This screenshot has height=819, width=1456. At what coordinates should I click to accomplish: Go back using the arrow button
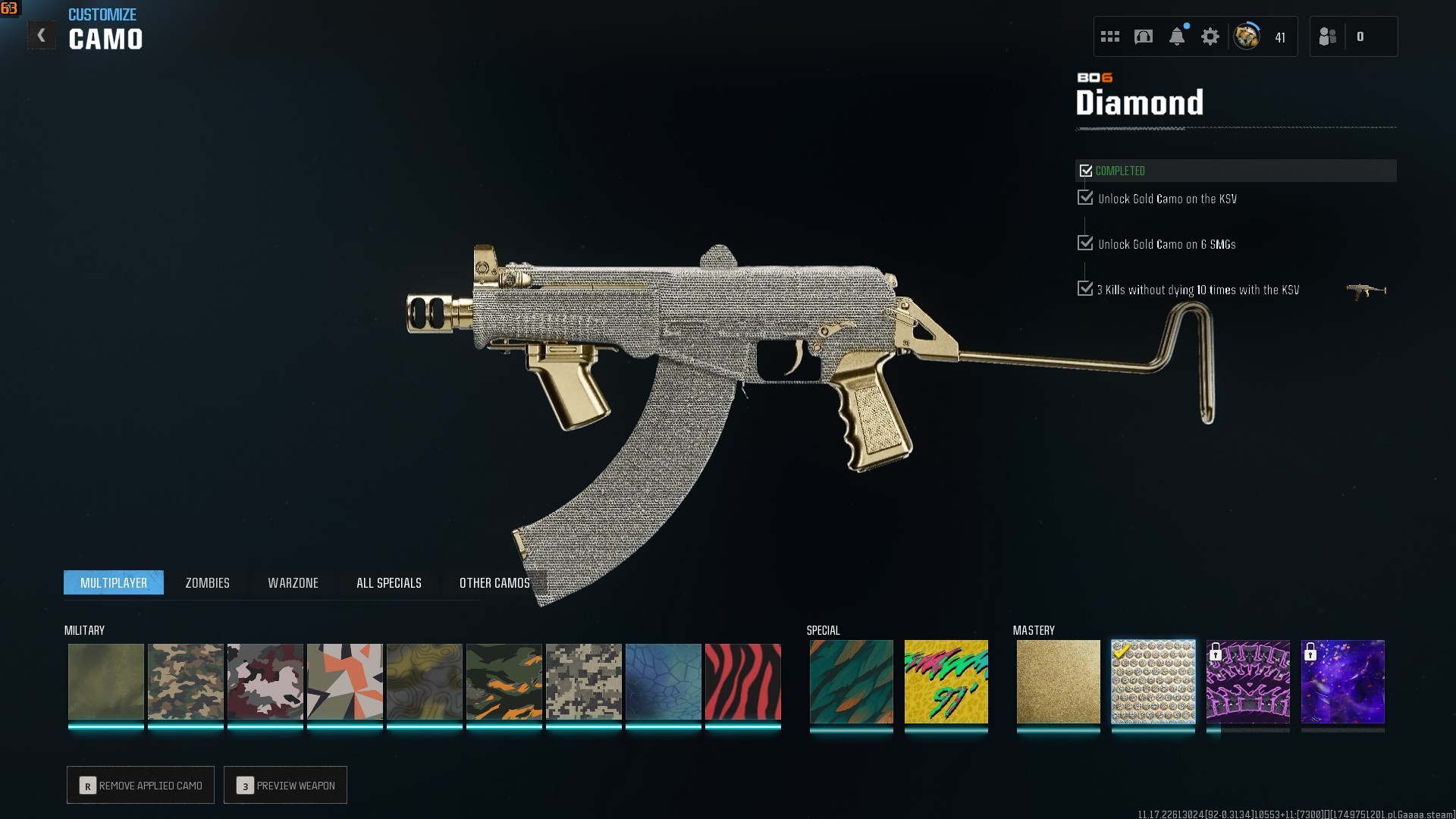(42, 36)
